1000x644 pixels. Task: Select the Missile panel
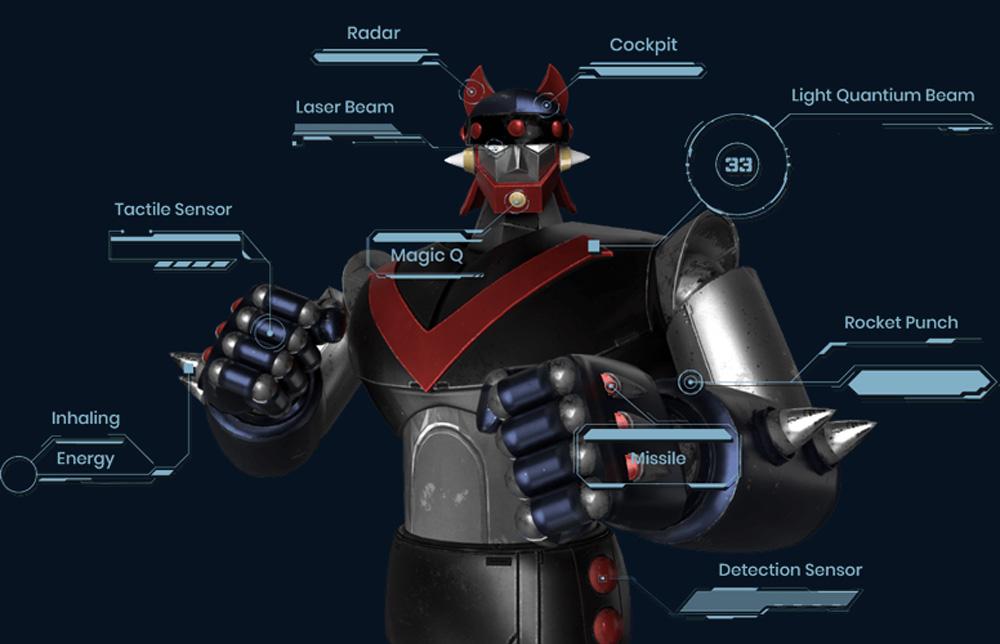658,457
